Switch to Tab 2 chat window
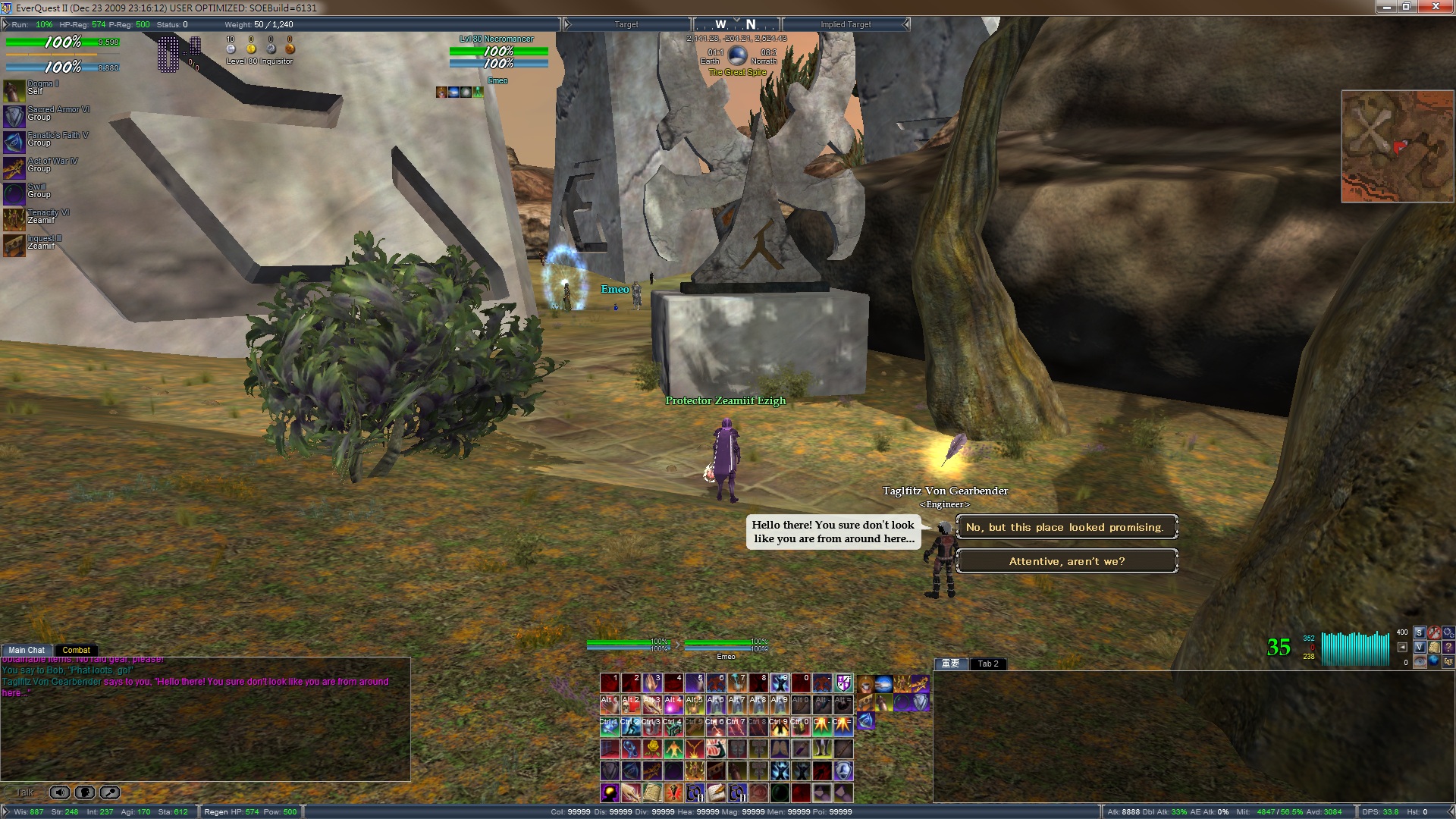The height and width of the screenshot is (819, 1456). [x=987, y=664]
